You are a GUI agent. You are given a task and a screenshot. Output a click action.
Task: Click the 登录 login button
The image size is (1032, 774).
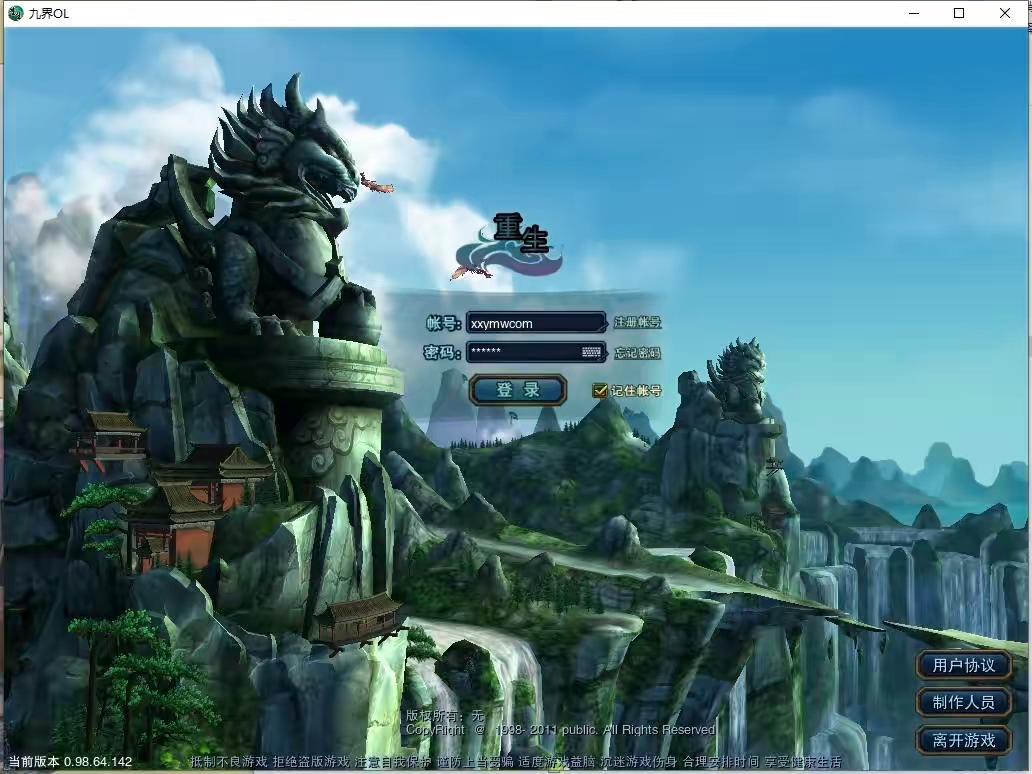518,390
